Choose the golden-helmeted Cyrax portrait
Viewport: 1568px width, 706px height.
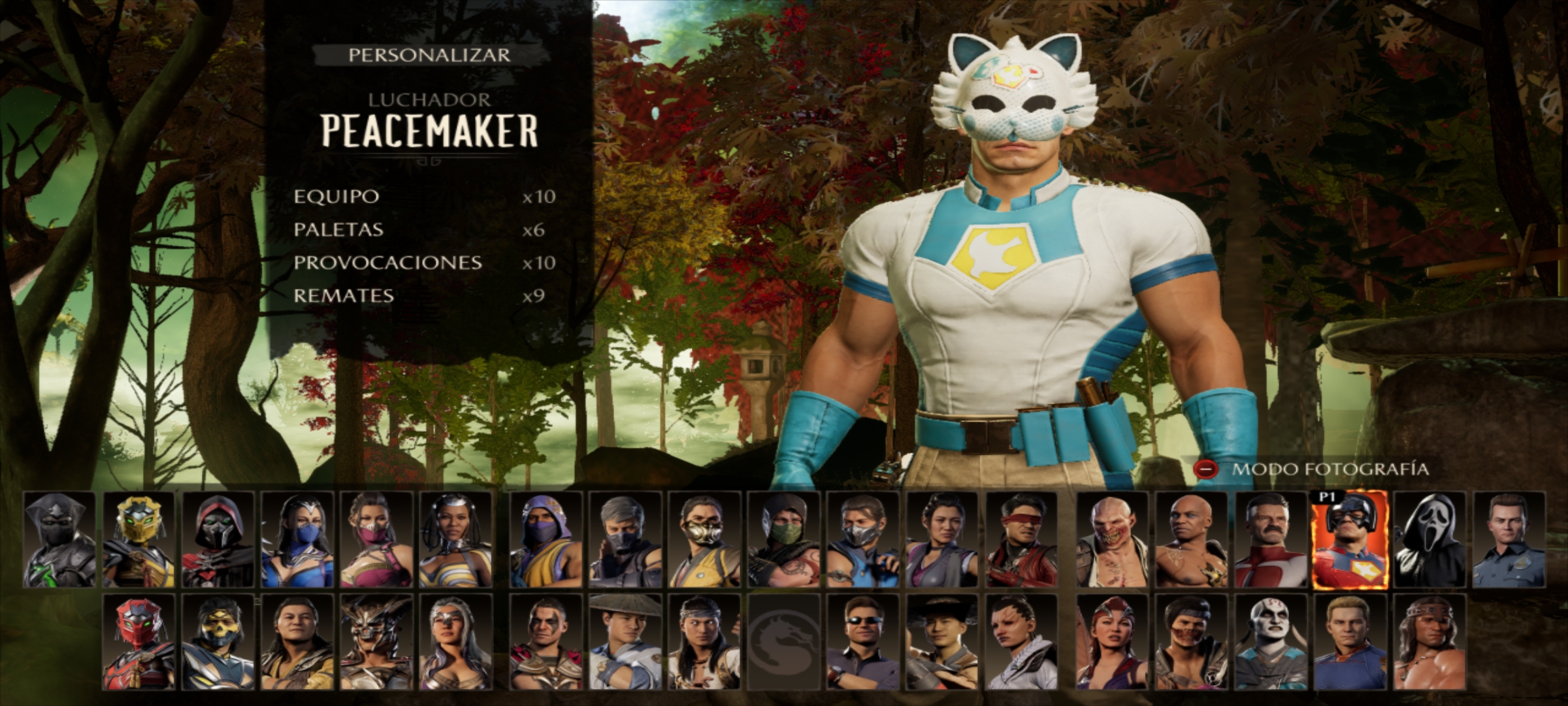click(x=139, y=540)
